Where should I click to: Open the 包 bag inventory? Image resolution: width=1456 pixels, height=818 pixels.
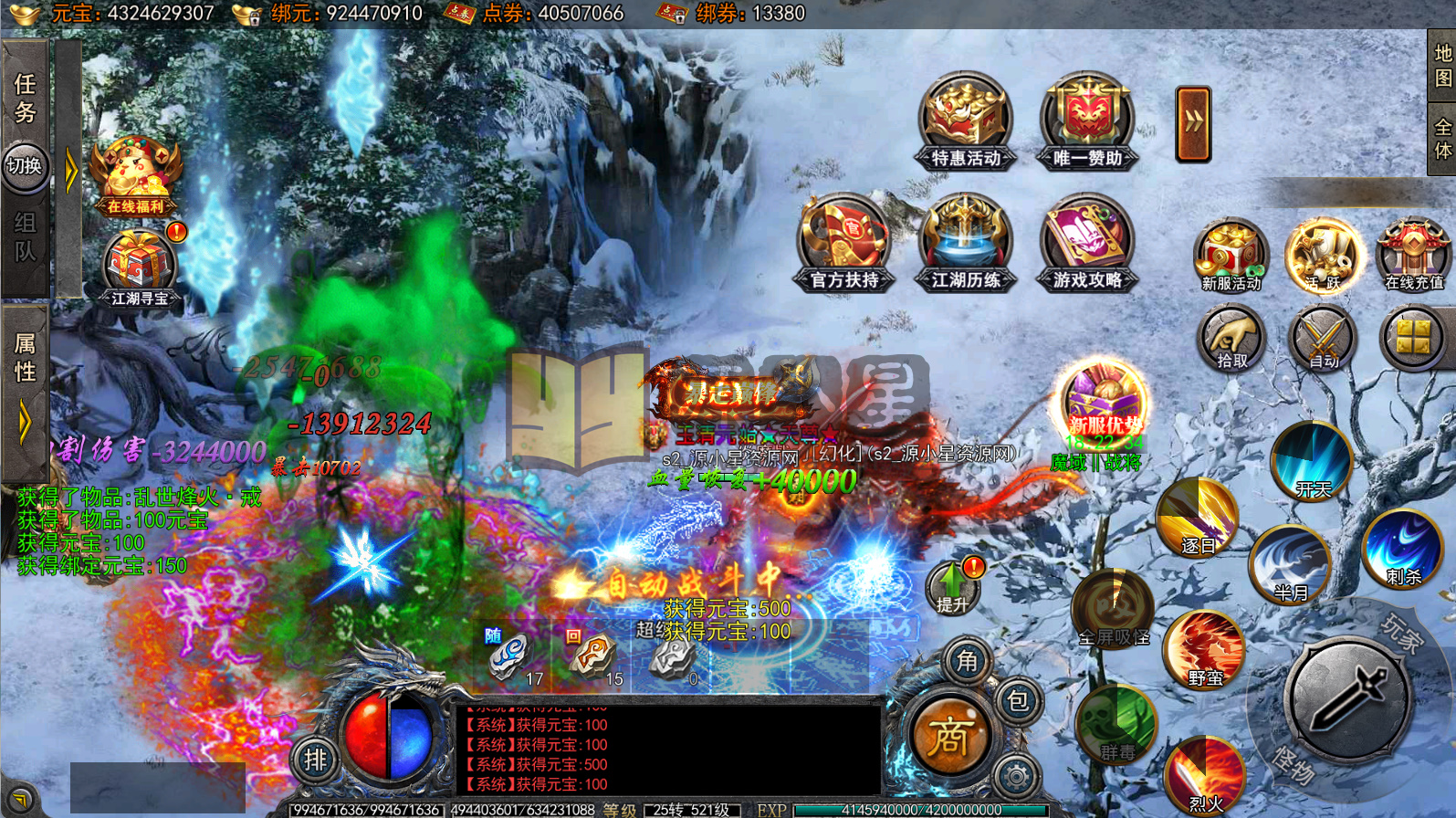coord(1017,701)
